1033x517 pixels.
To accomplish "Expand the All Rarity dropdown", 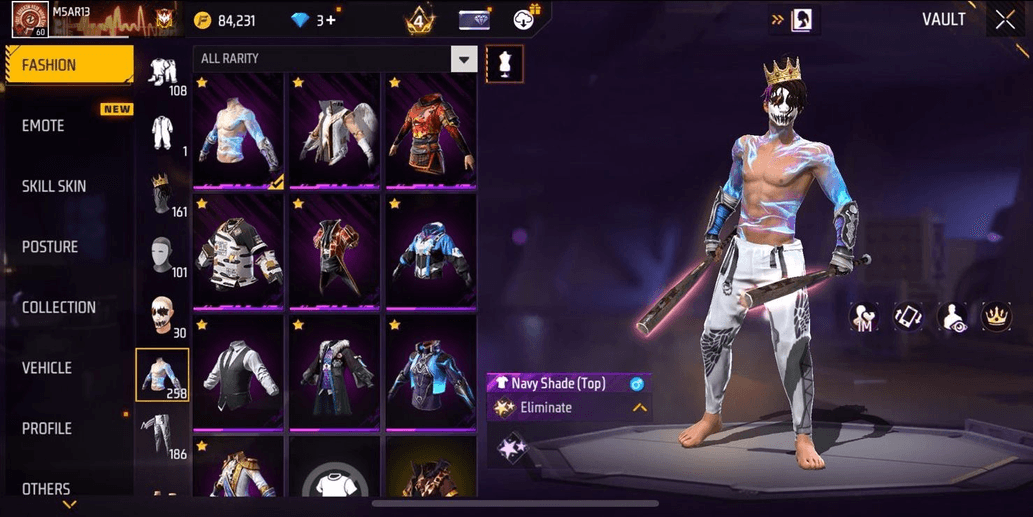I will click(x=463, y=59).
